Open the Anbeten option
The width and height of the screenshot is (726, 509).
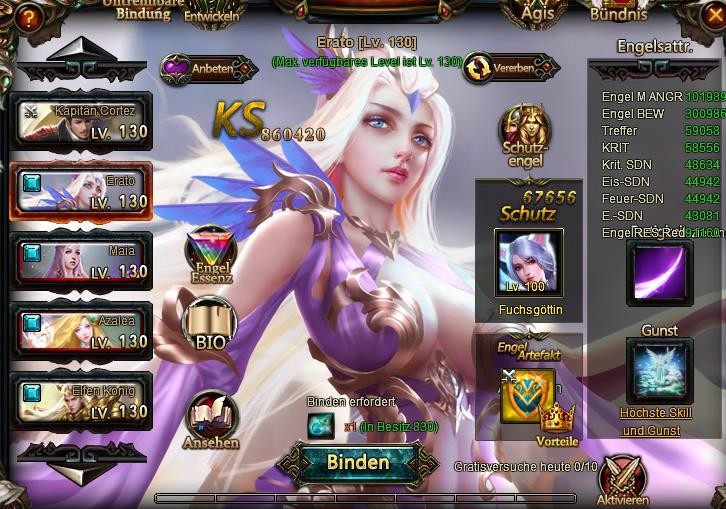click(203, 68)
